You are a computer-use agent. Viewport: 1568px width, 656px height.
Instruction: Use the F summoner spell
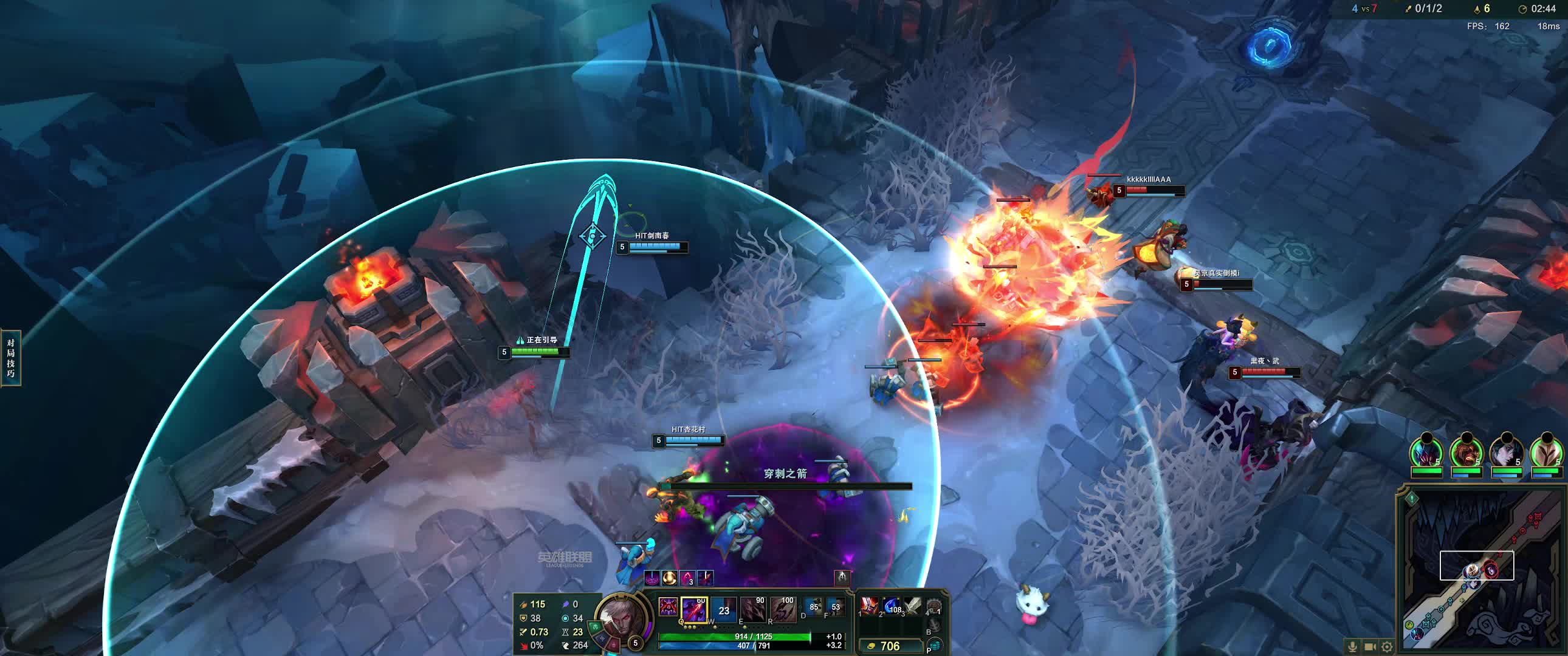834,607
